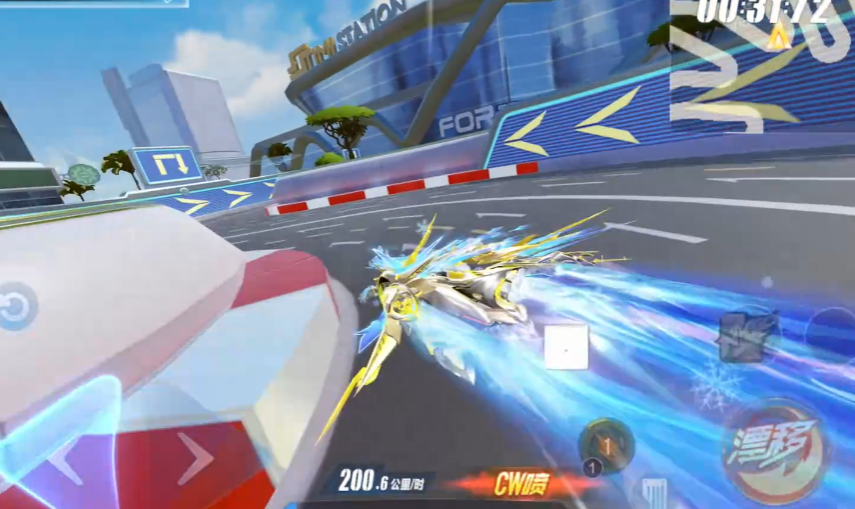The width and height of the screenshot is (855, 509).
Task: Steer right with the right arrow
Action: pos(195,459)
